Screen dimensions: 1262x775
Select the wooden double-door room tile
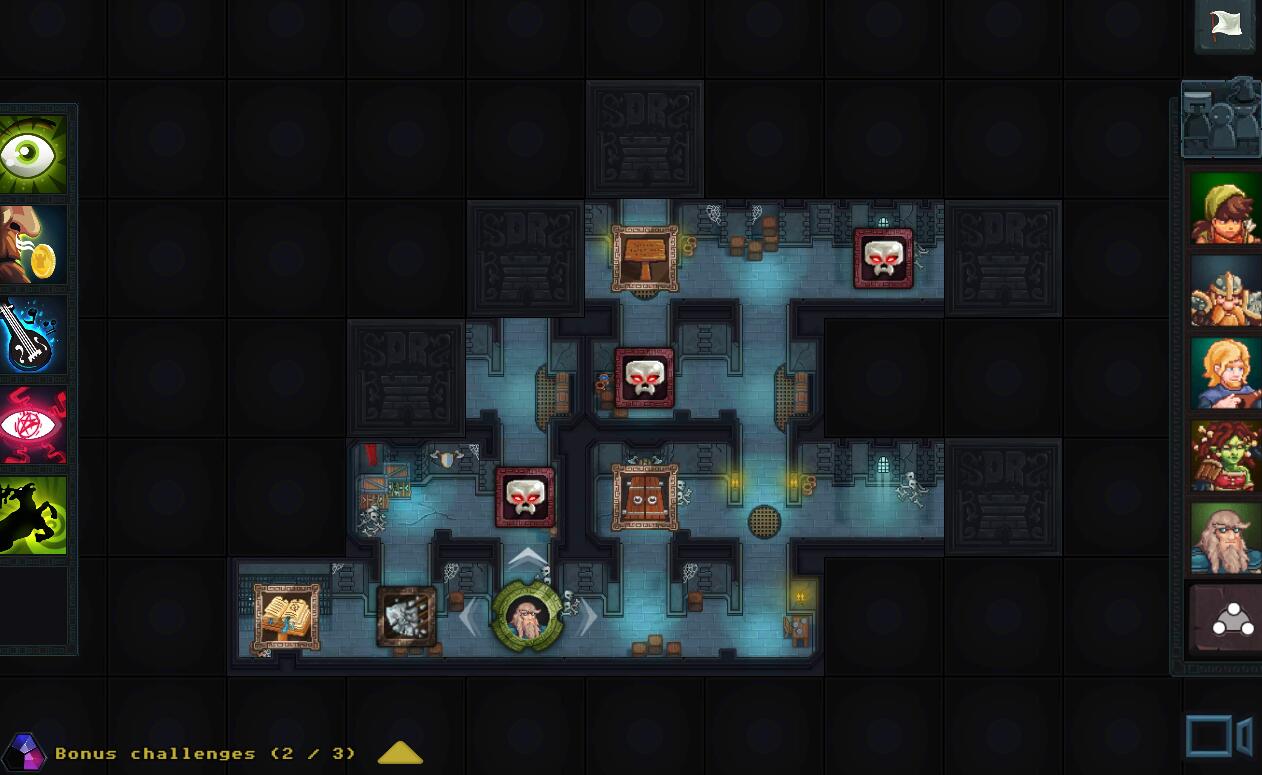pos(645,497)
